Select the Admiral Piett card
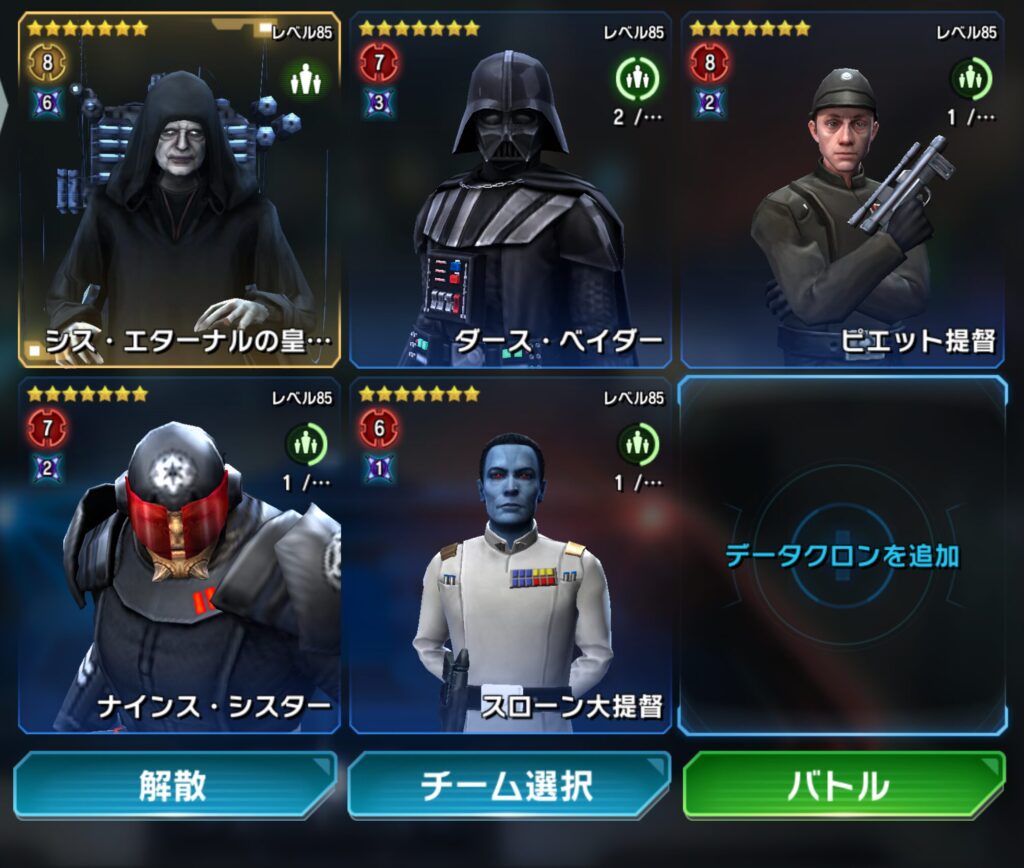The width and height of the screenshot is (1024, 868). point(842,190)
